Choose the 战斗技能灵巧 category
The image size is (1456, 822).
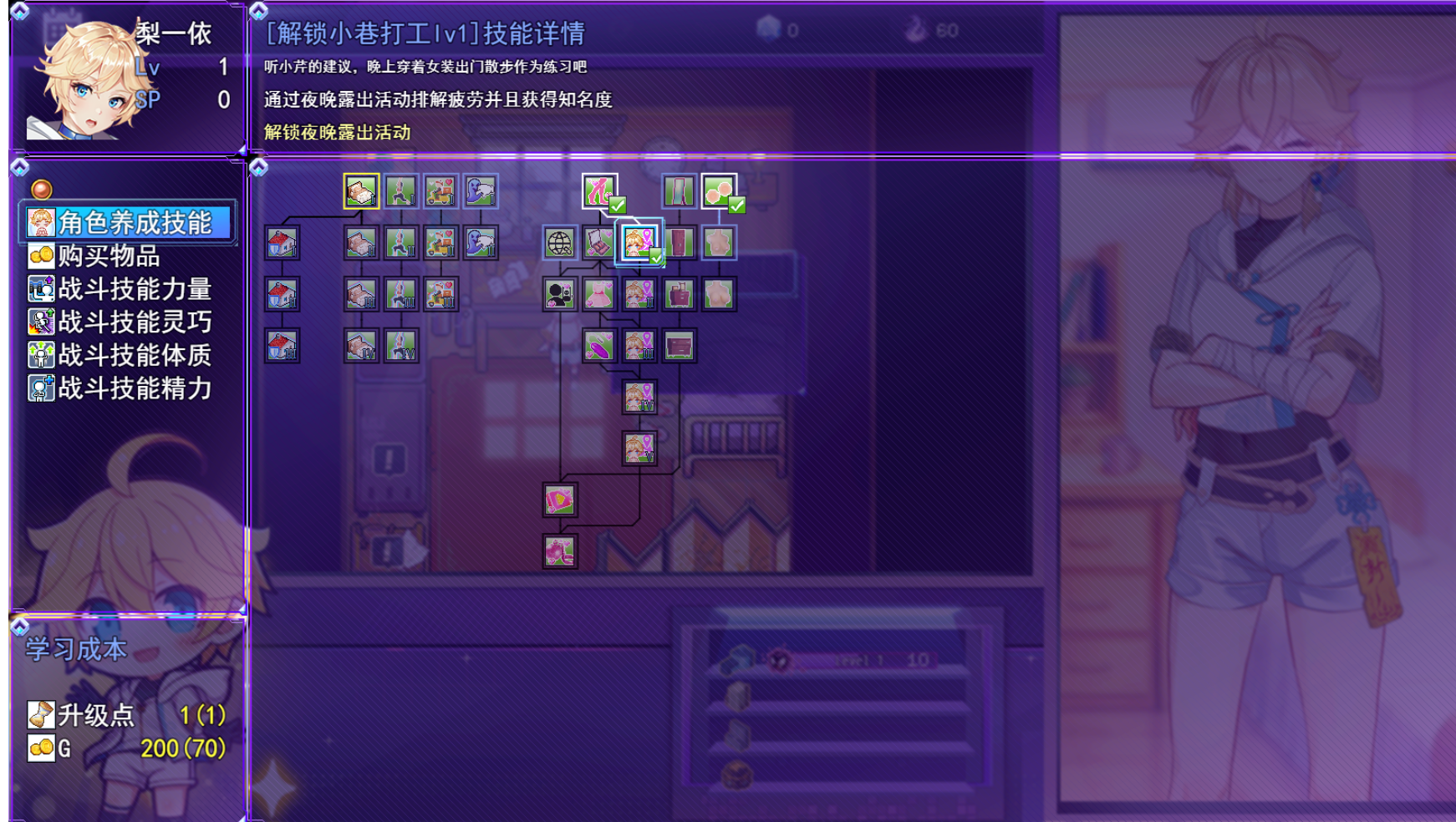[x=134, y=322]
